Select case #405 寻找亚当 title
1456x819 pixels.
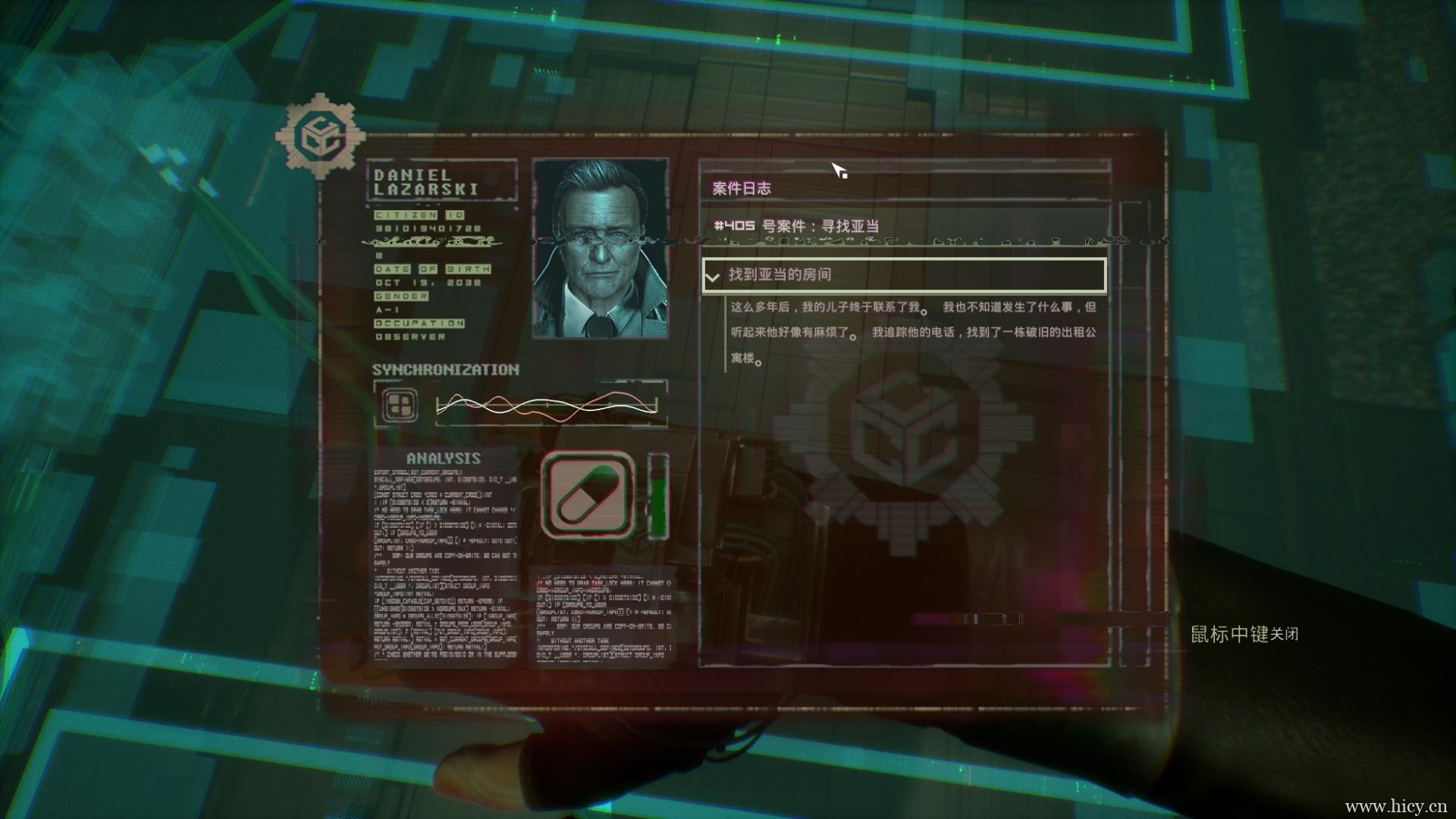click(x=796, y=226)
